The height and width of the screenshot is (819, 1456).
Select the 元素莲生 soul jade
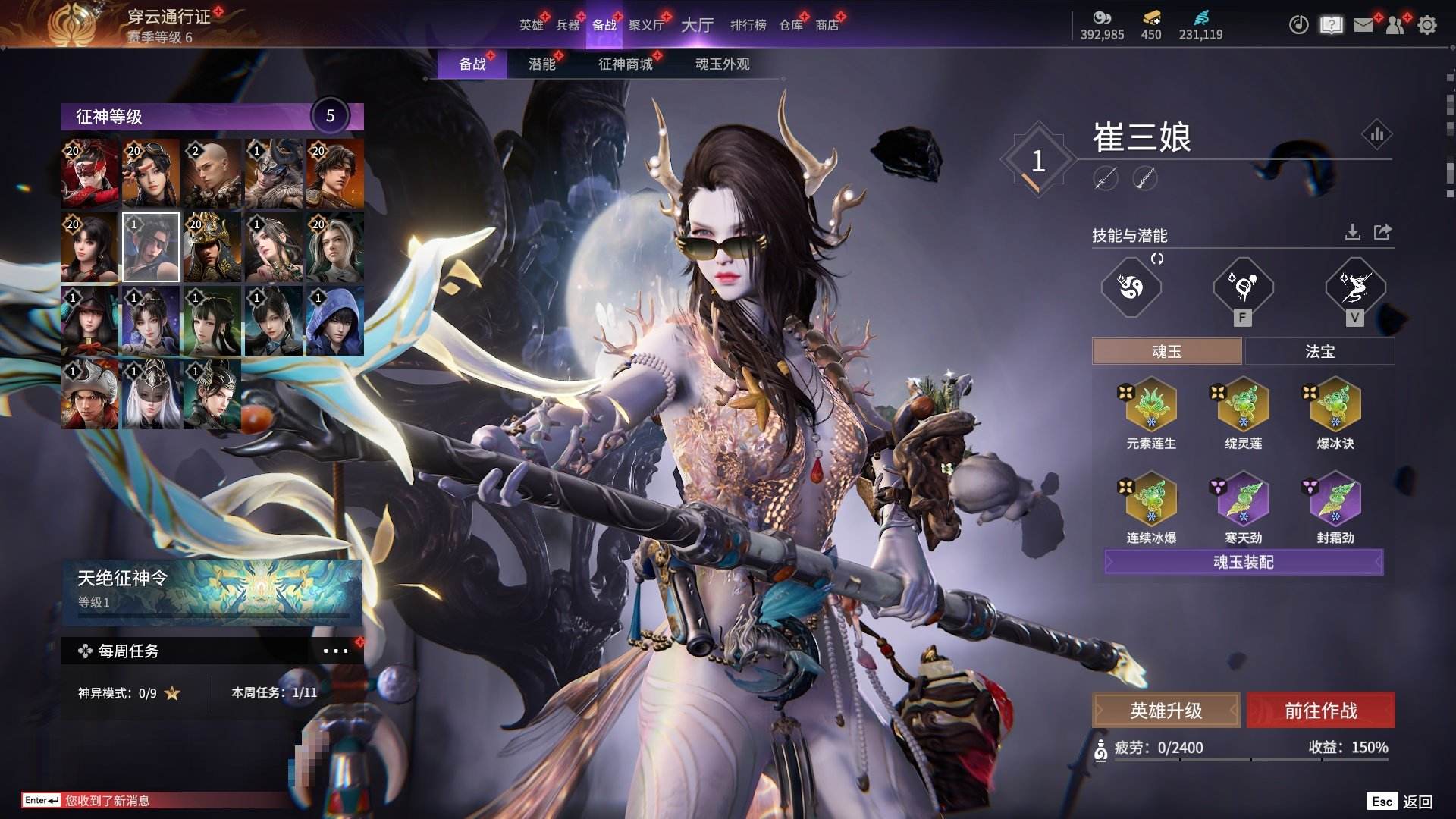tap(1151, 406)
